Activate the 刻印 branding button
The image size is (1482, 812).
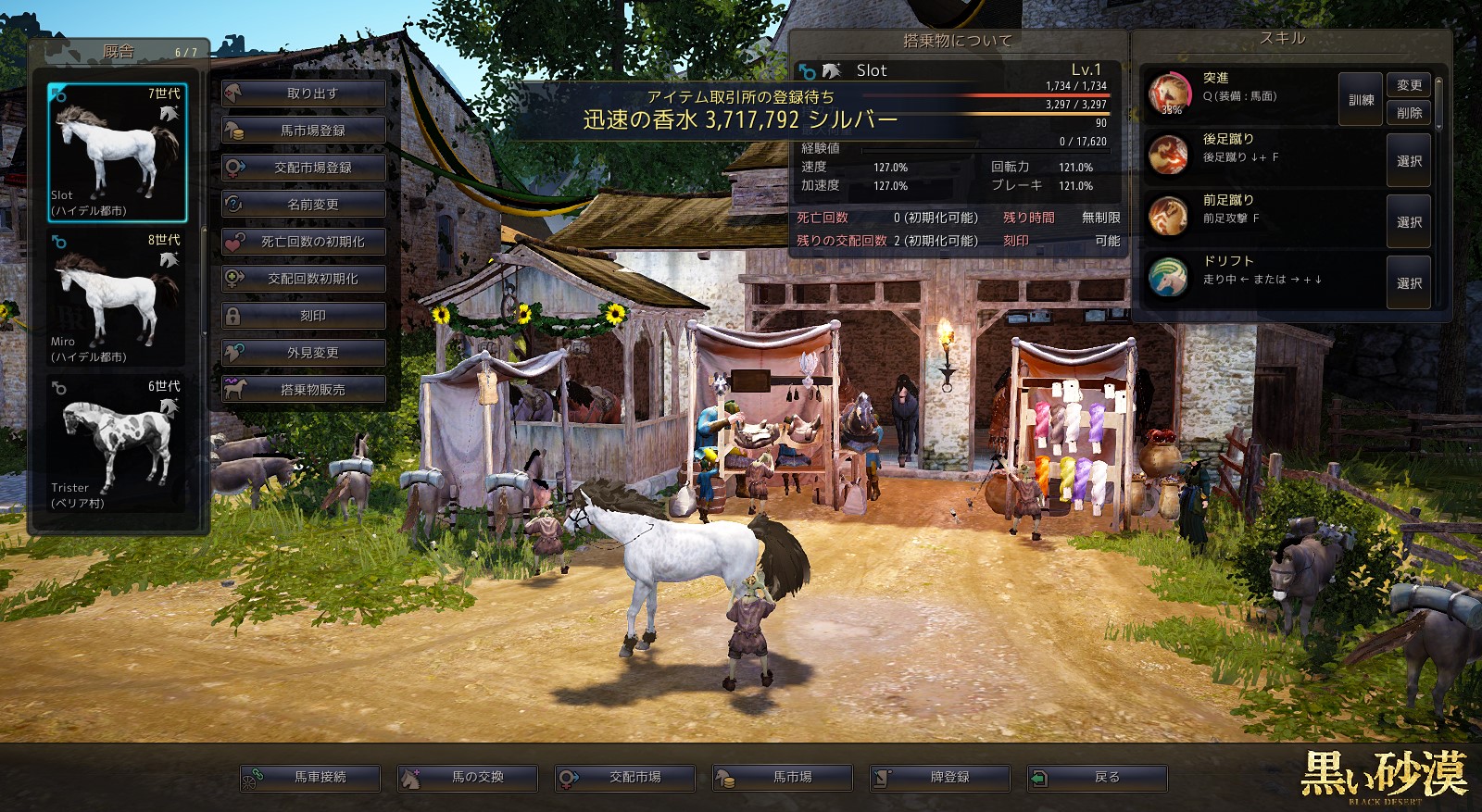(x=304, y=316)
